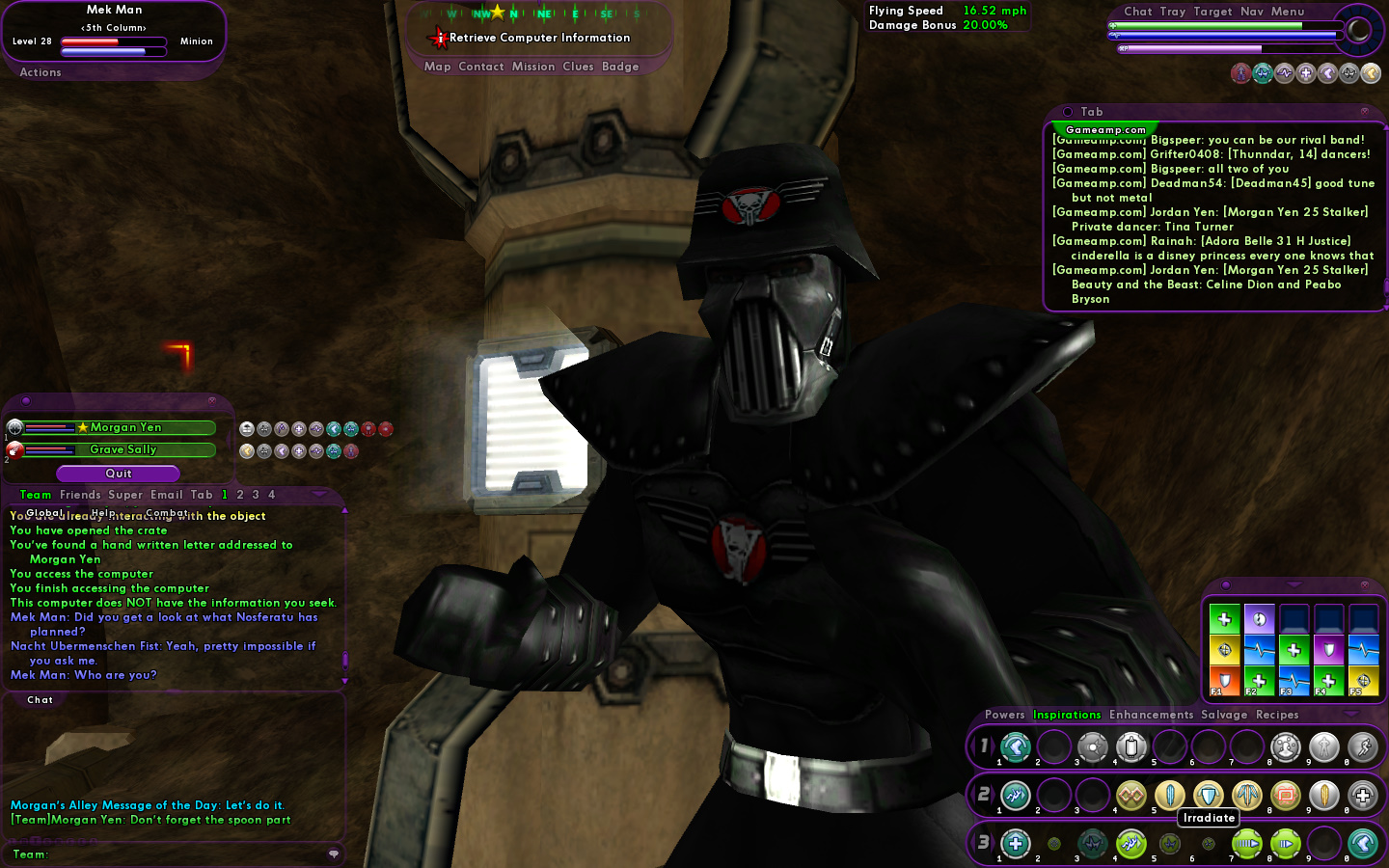Open the Salvage window

(1224, 715)
